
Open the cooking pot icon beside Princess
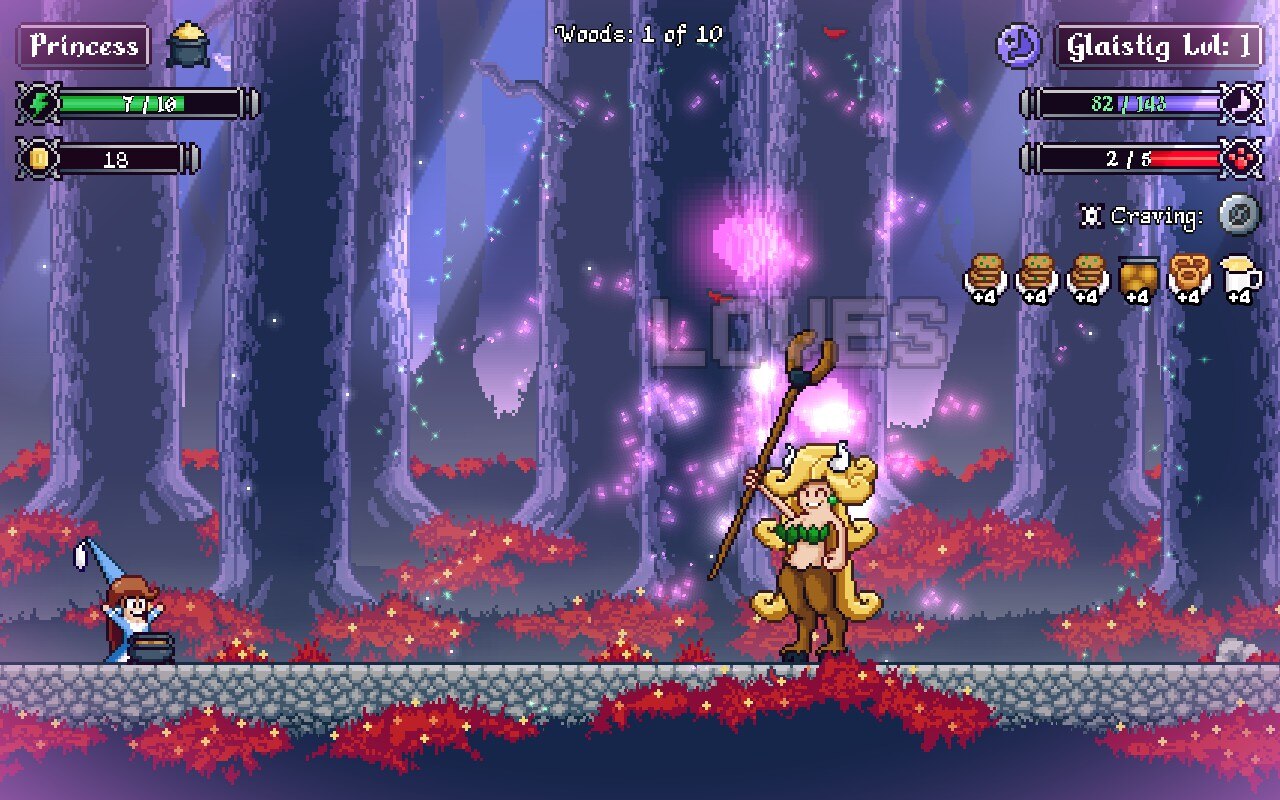point(187,45)
